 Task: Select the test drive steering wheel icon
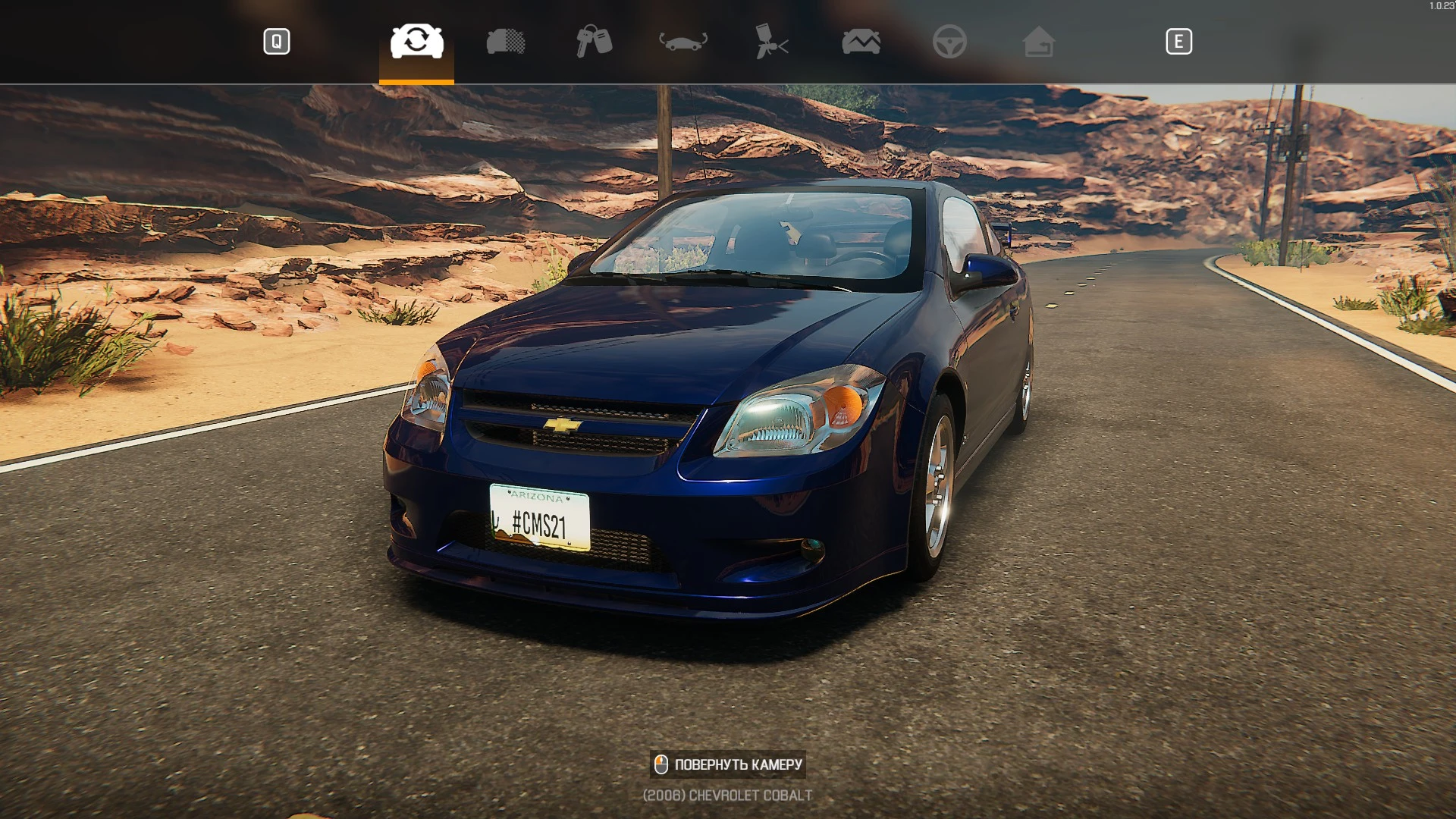pos(950,42)
